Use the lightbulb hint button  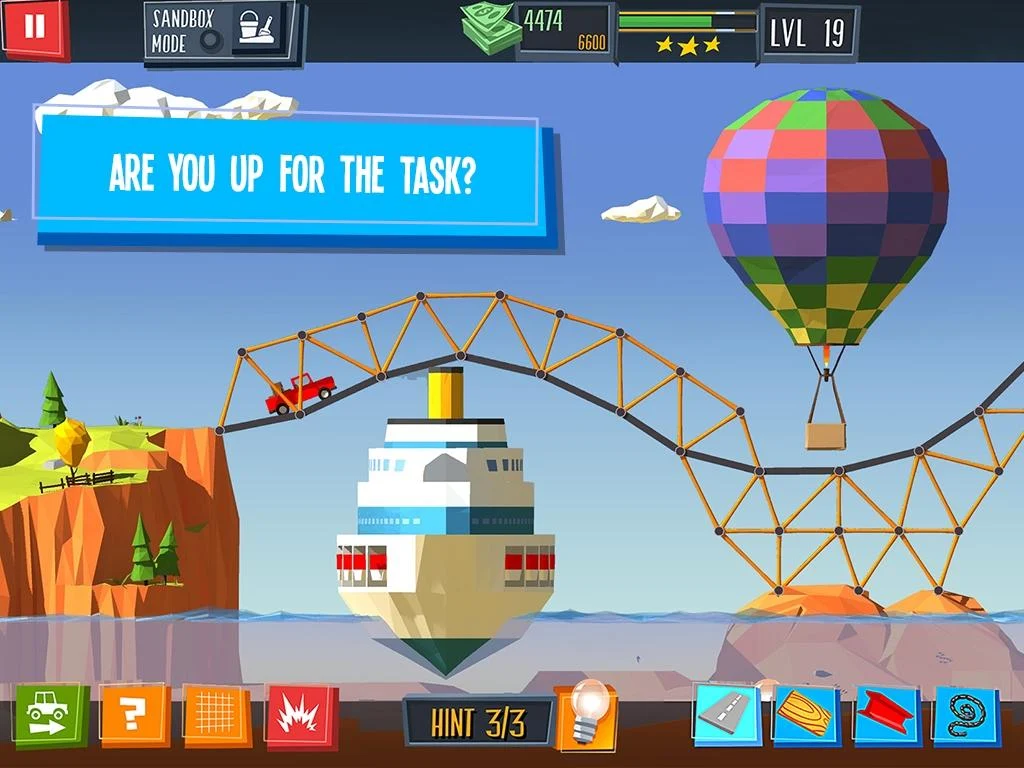click(584, 716)
